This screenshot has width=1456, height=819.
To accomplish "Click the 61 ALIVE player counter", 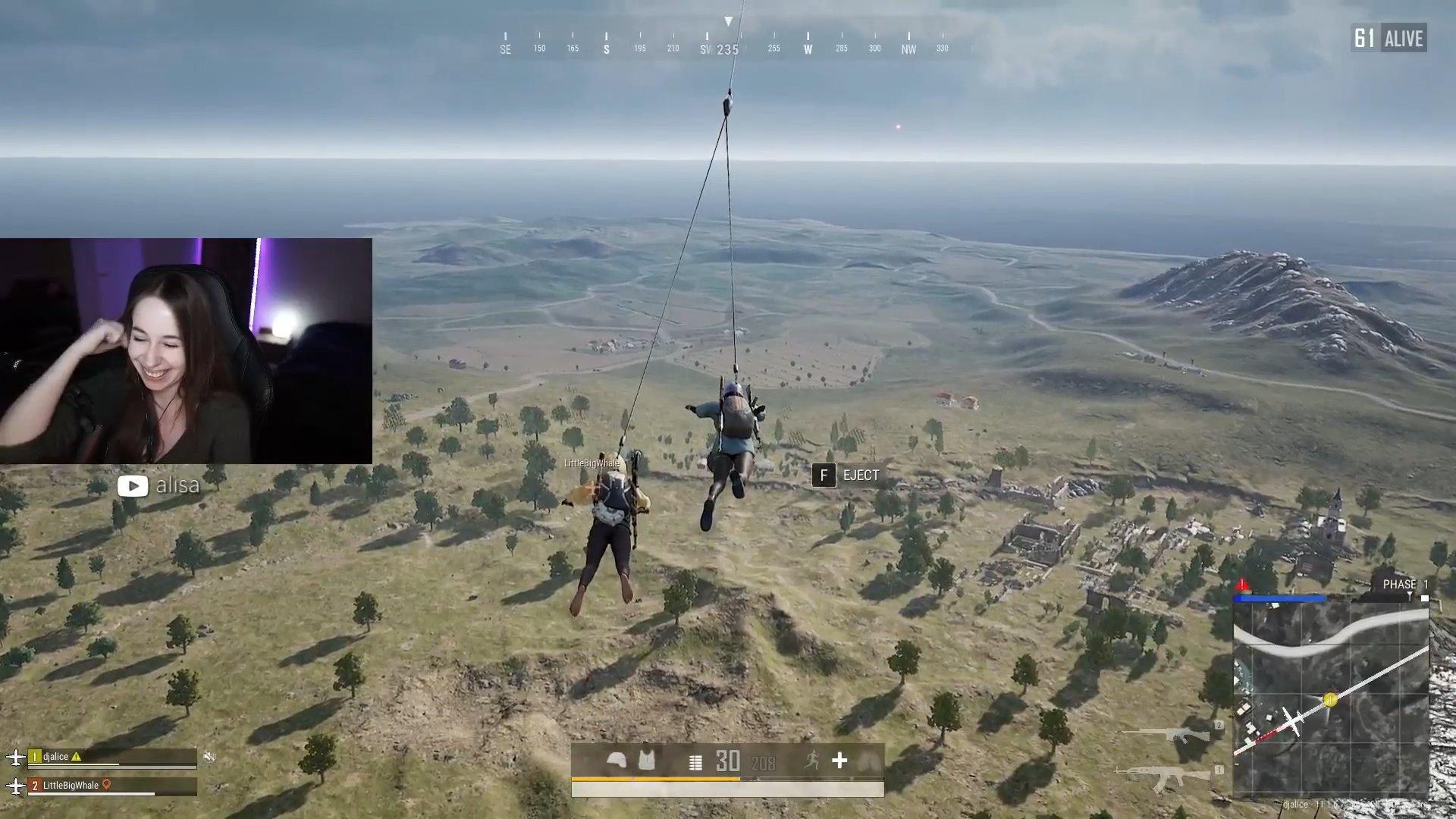I will pos(1390,38).
